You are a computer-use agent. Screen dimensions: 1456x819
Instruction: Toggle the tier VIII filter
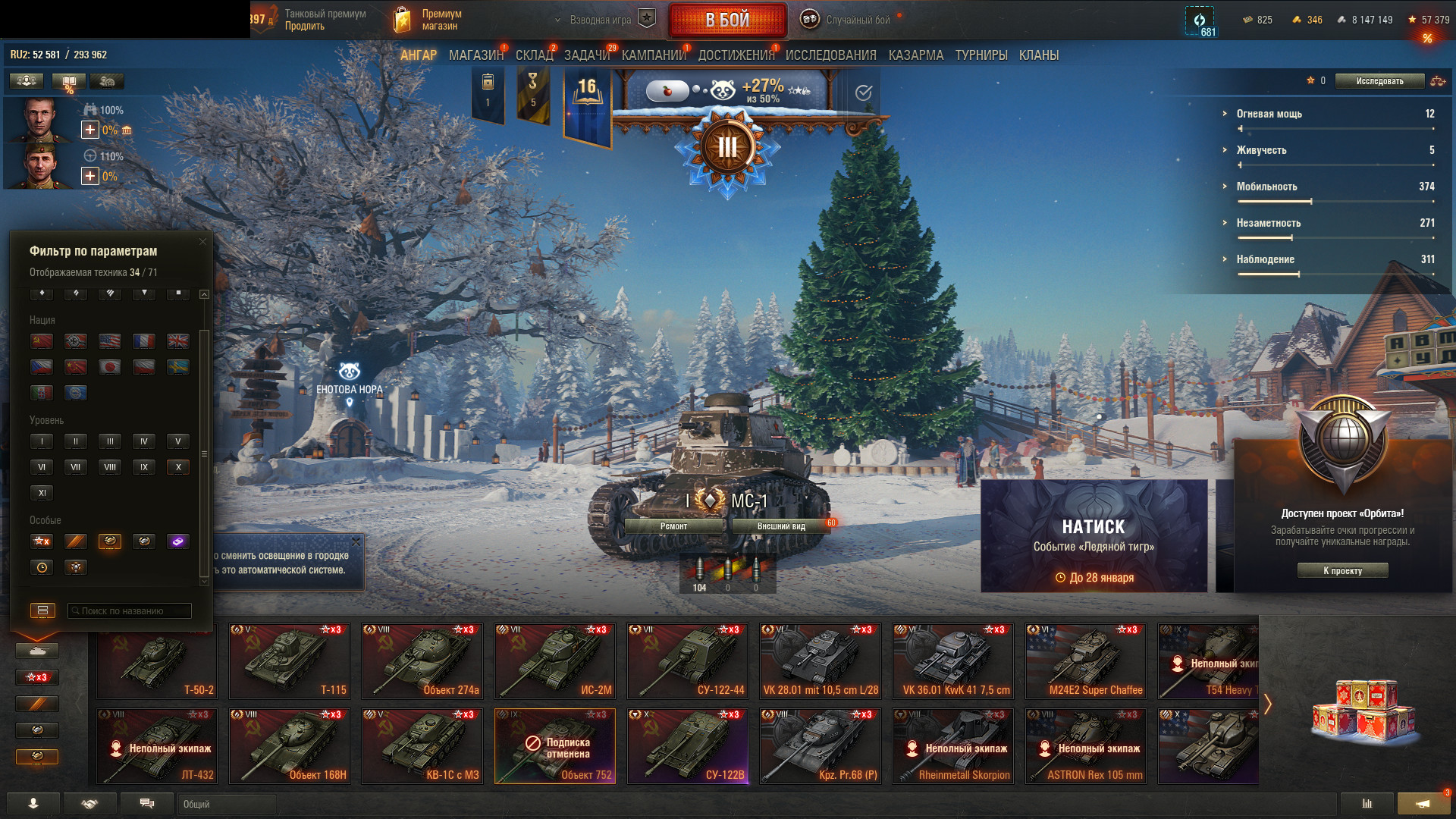click(110, 467)
